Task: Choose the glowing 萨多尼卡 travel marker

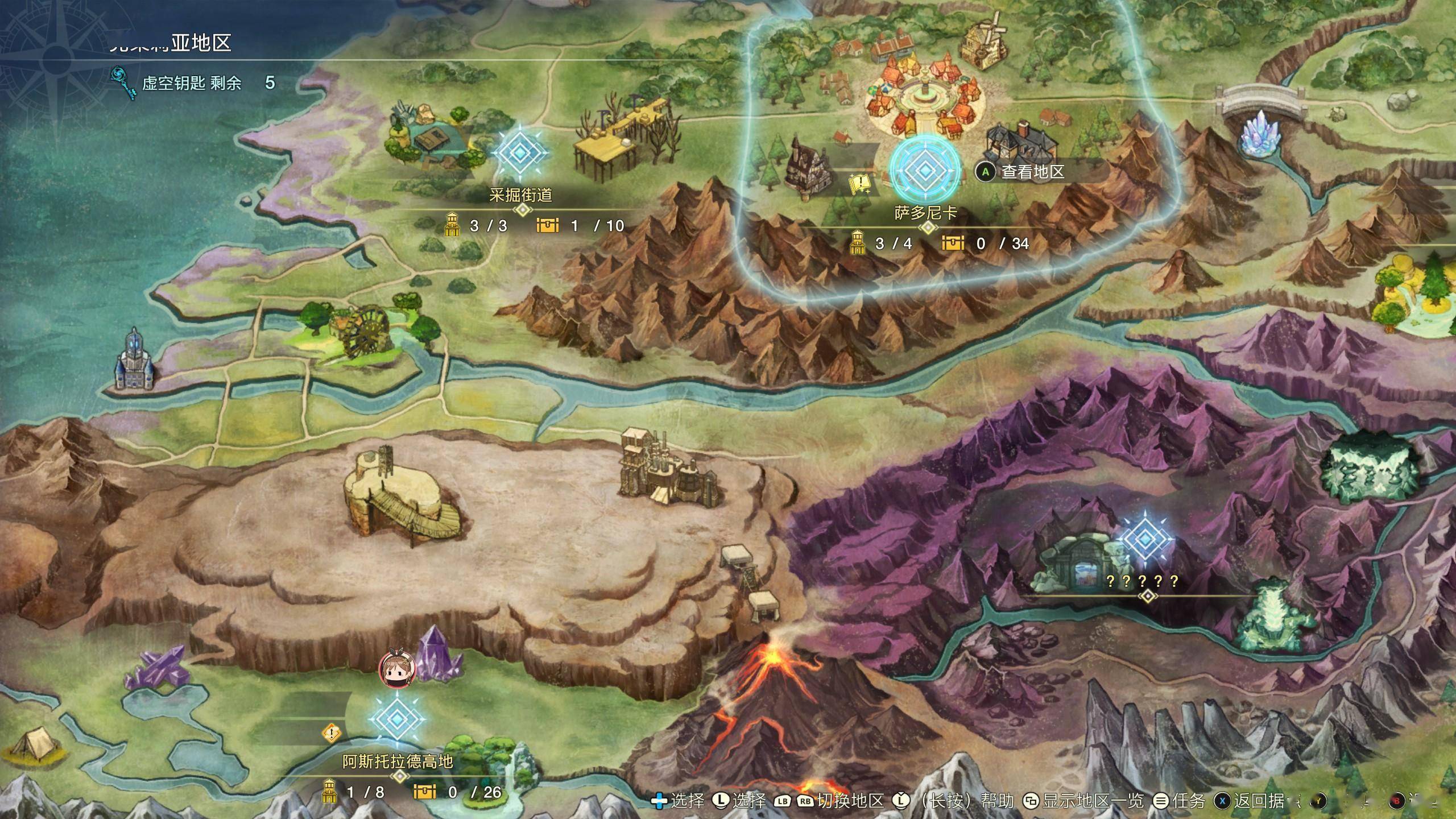Action: click(x=925, y=169)
